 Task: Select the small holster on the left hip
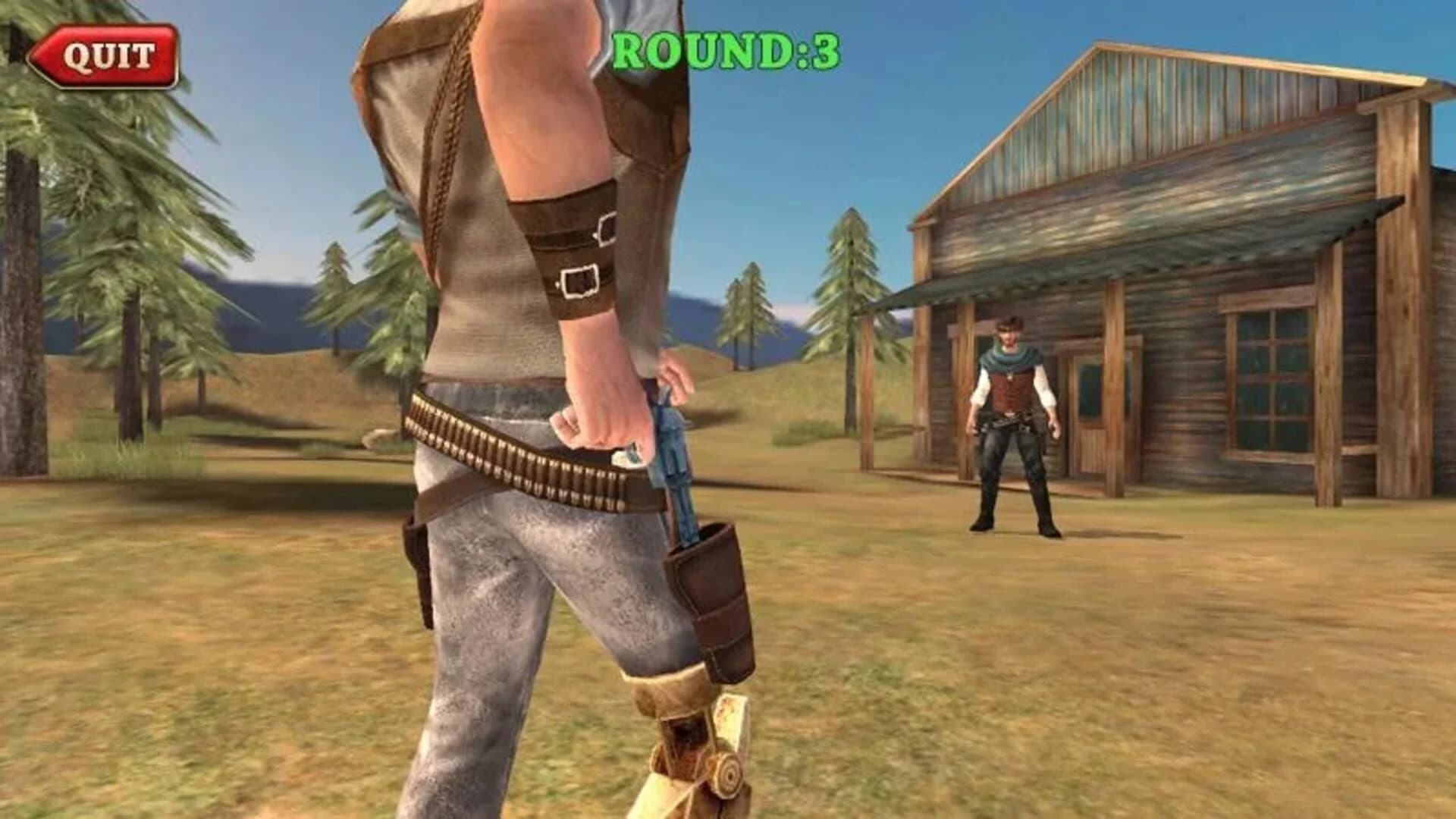point(417,561)
